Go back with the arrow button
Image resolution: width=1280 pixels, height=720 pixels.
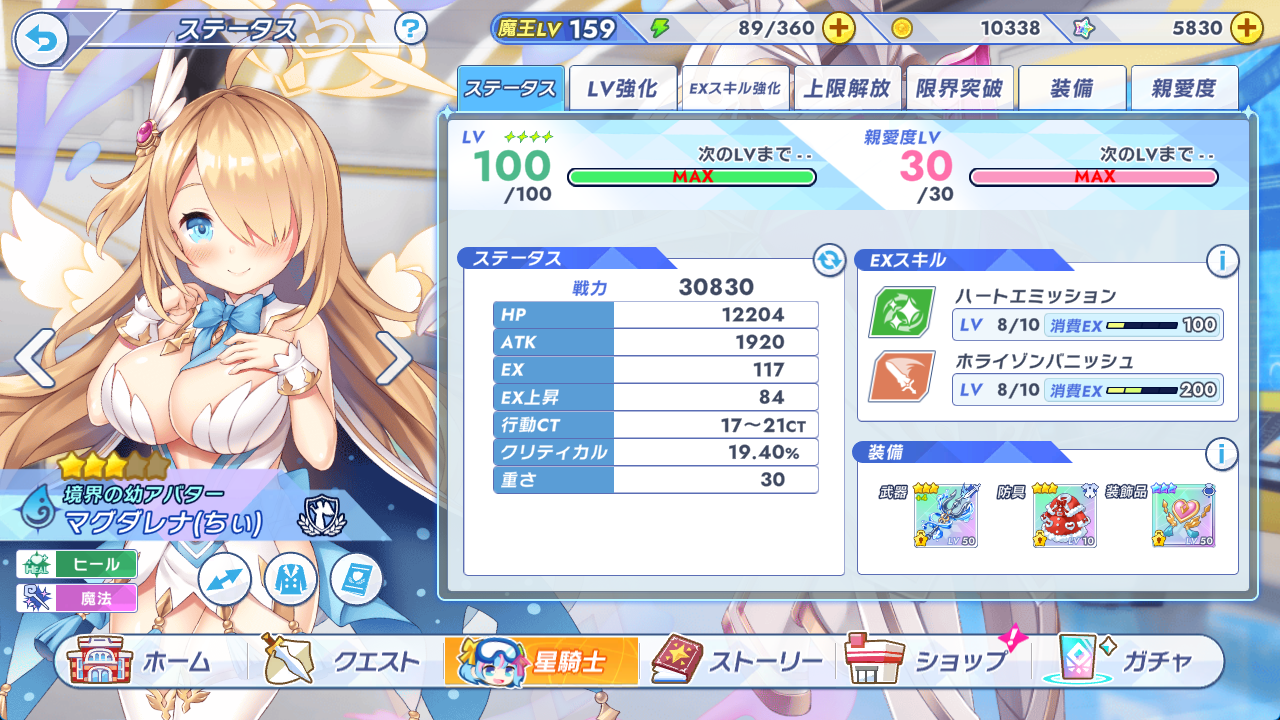41,39
